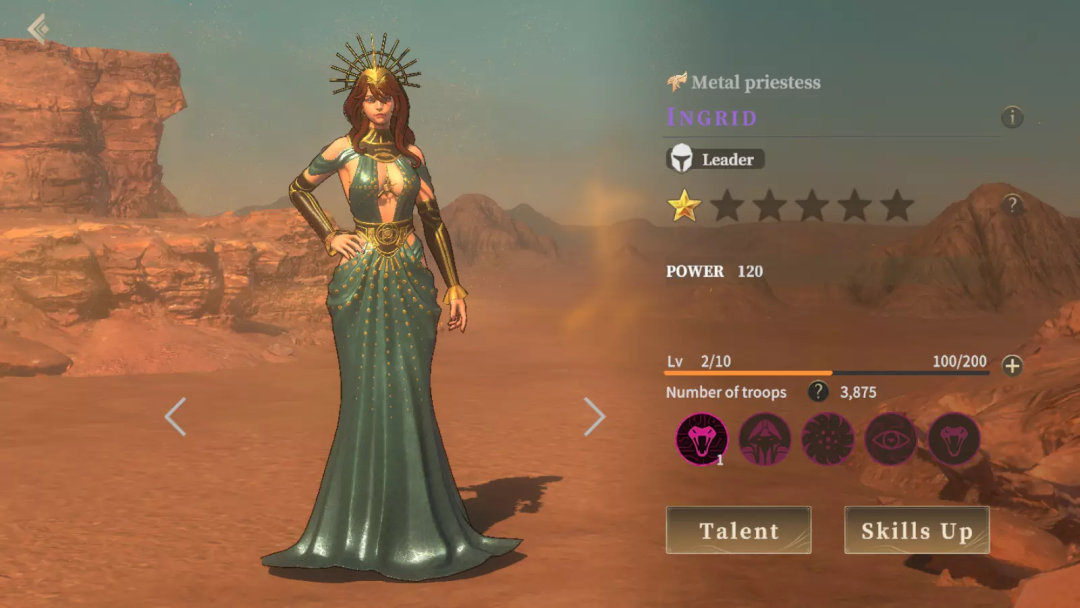The image size is (1080, 608).
Task: Select the hooded figure skill icon
Action: pyautogui.click(x=765, y=439)
